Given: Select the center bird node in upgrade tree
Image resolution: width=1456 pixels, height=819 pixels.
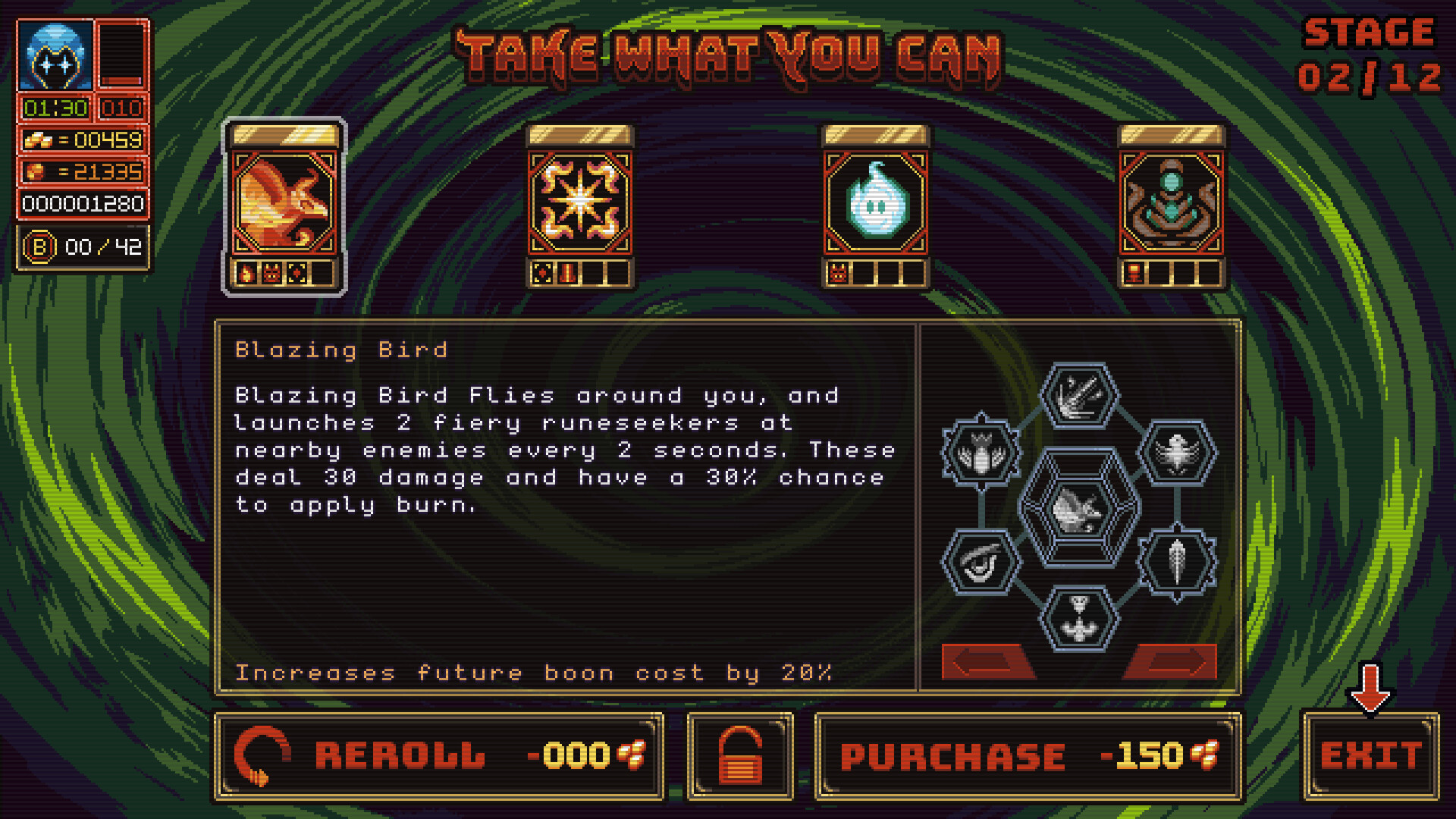Looking at the screenshot, I should pos(1079,508).
